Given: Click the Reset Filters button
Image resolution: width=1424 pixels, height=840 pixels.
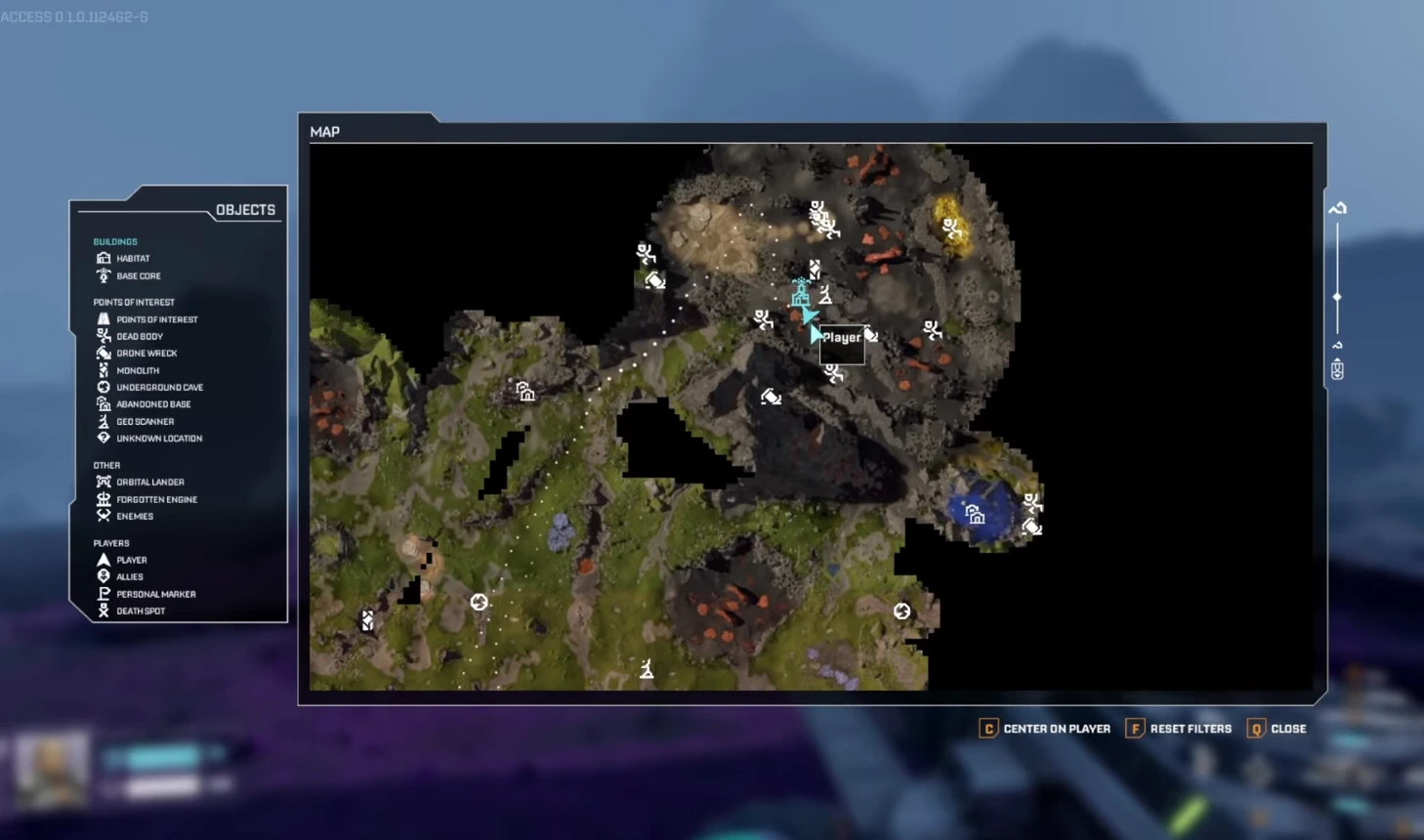Looking at the screenshot, I should pyautogui.click(x=1179, y=729).
